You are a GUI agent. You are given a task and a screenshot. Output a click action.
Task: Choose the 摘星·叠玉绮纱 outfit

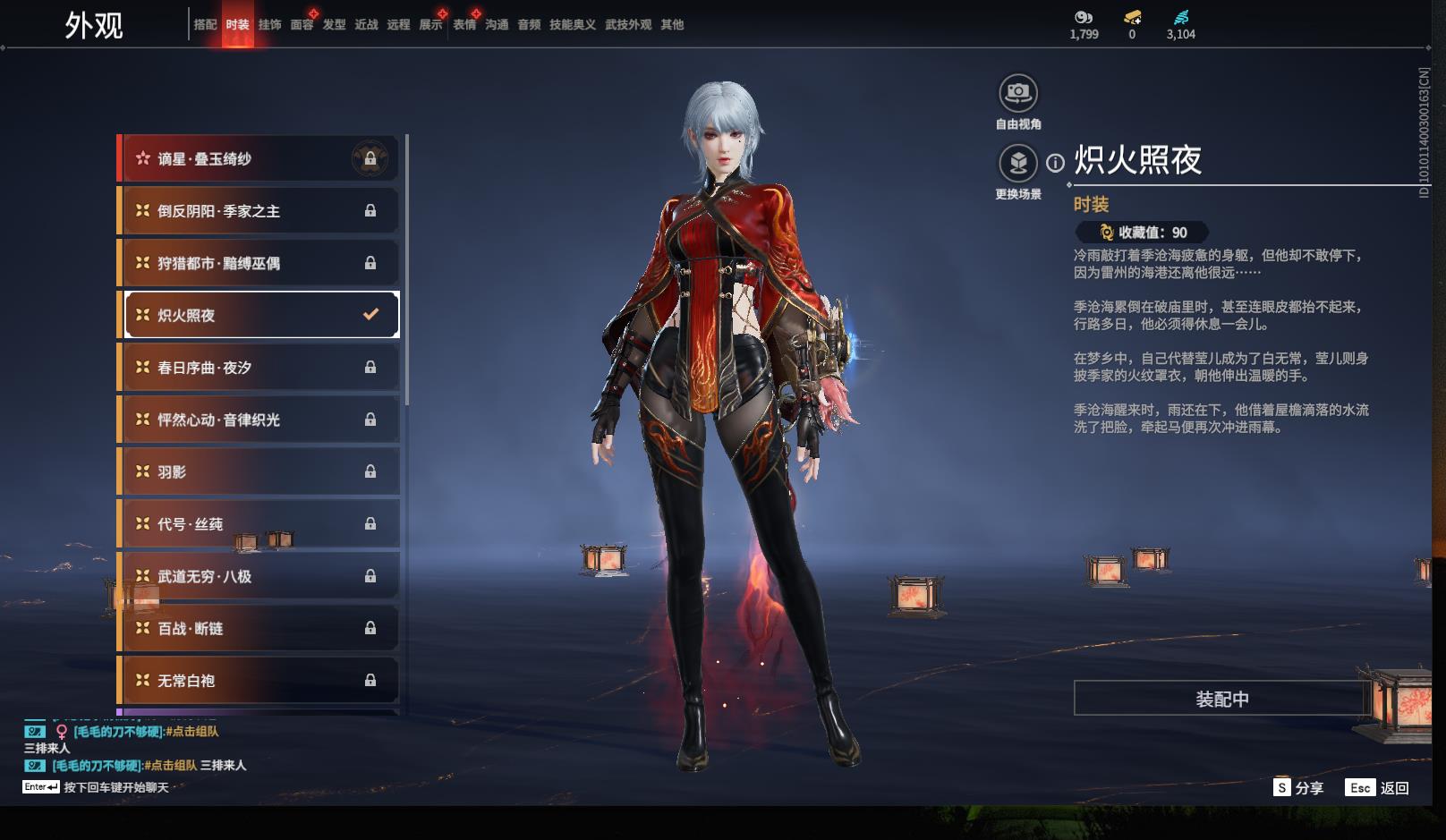click(259, 159)
